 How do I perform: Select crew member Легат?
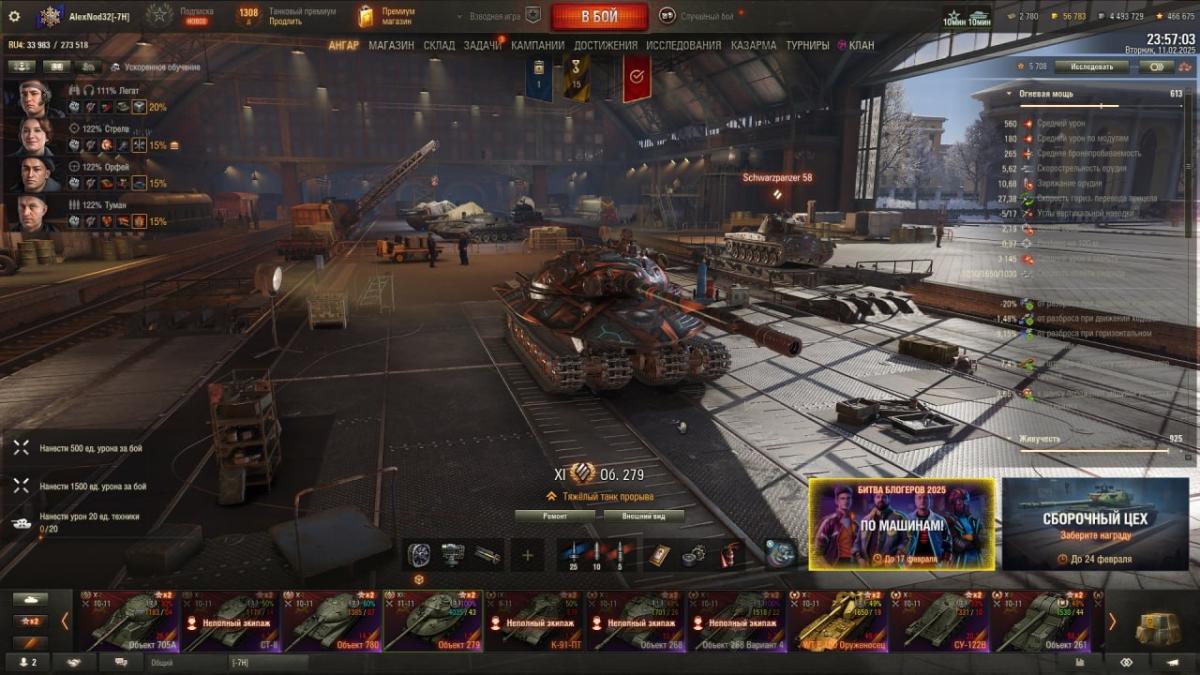35,98
